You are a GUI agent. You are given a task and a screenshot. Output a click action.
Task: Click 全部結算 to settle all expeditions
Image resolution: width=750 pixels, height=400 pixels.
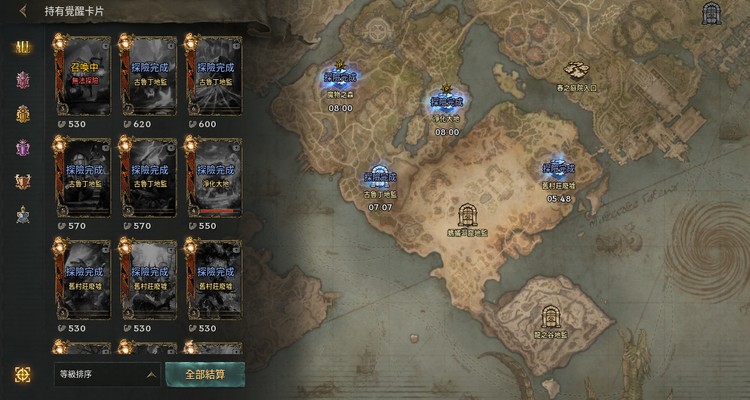click(x=213, y=375)
